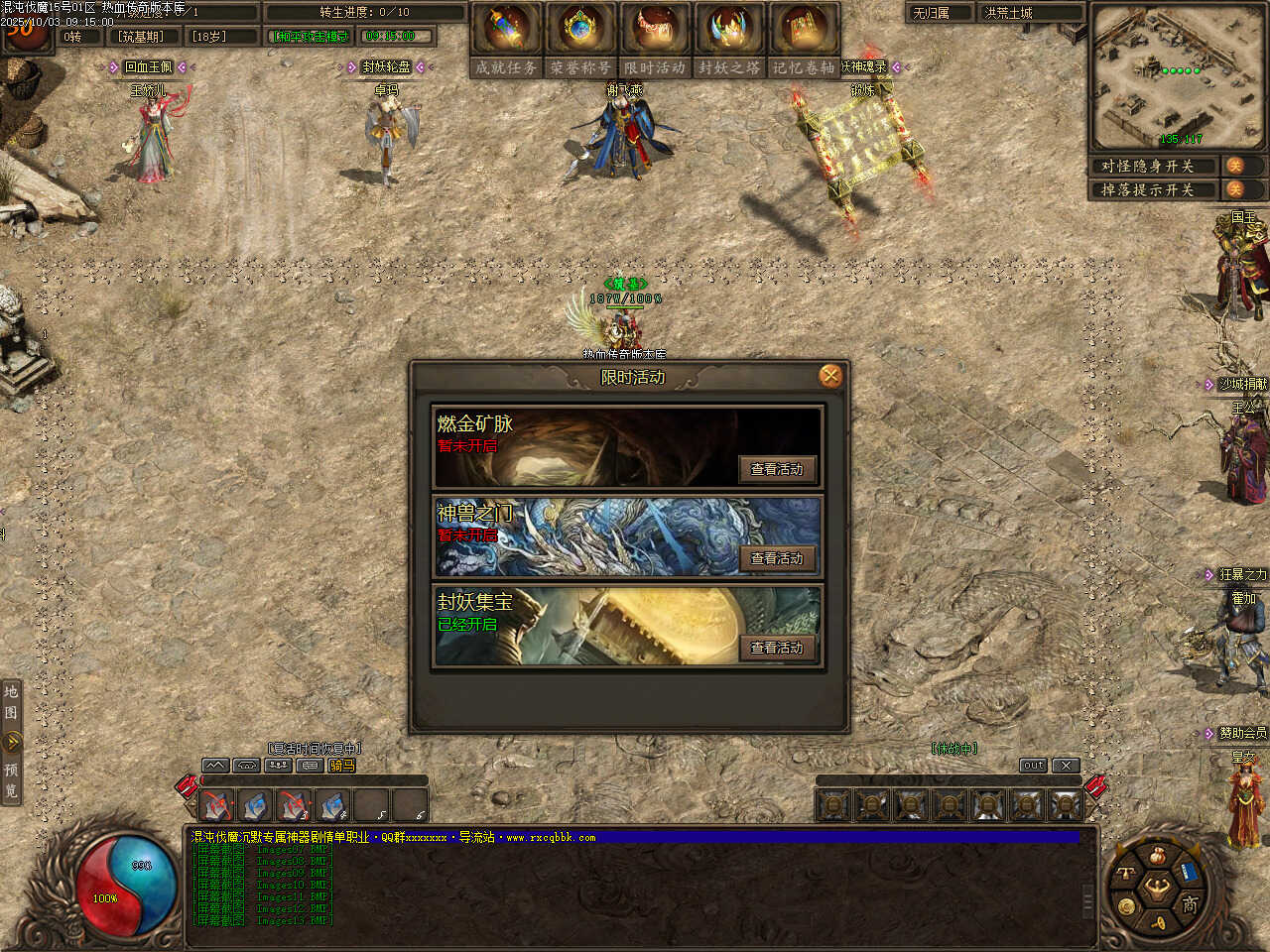Open the 成就任务 achievement quests icon
Screen dimensions: 1270x952
(506, 30)
